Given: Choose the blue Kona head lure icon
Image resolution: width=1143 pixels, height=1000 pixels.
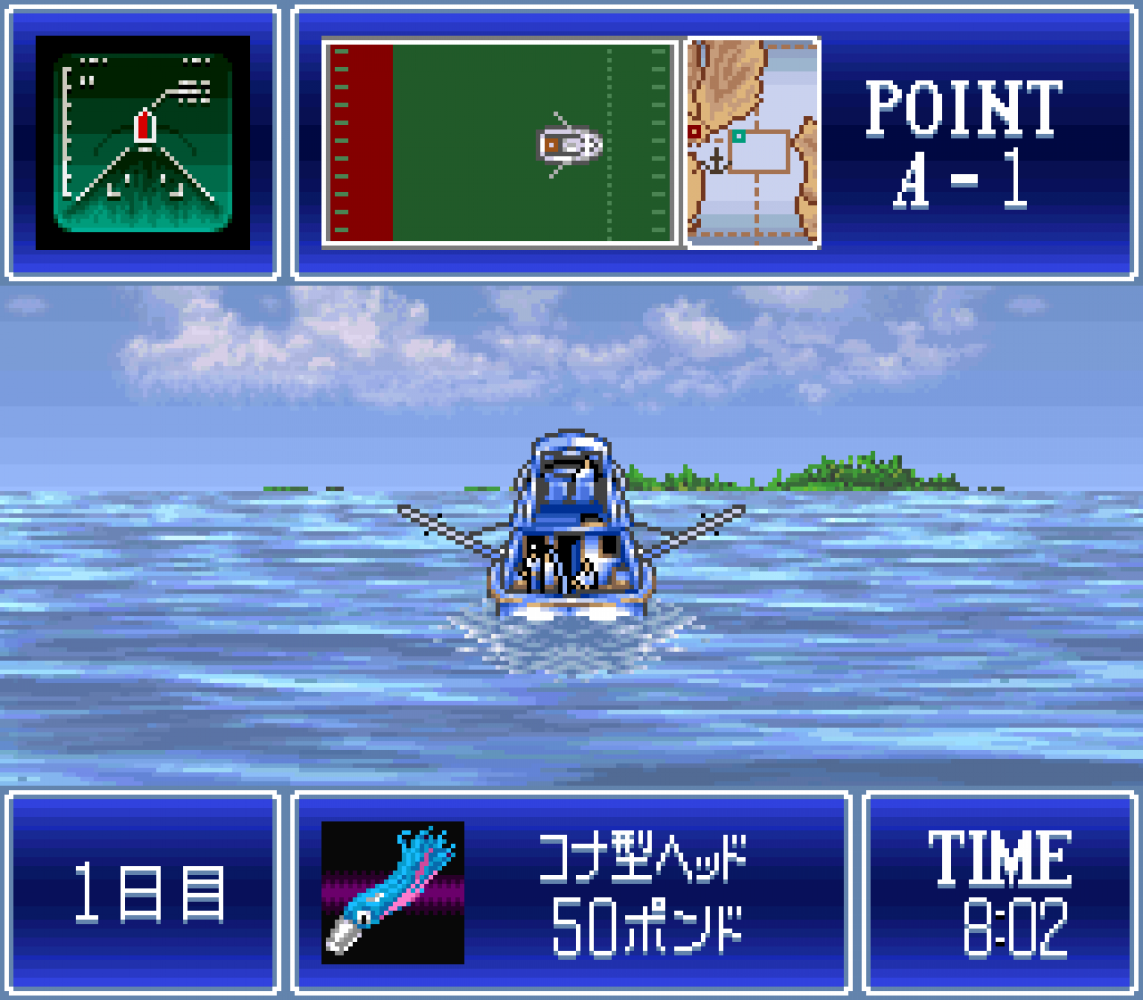Looking at the screenshot, I should (x=392, y=892).
